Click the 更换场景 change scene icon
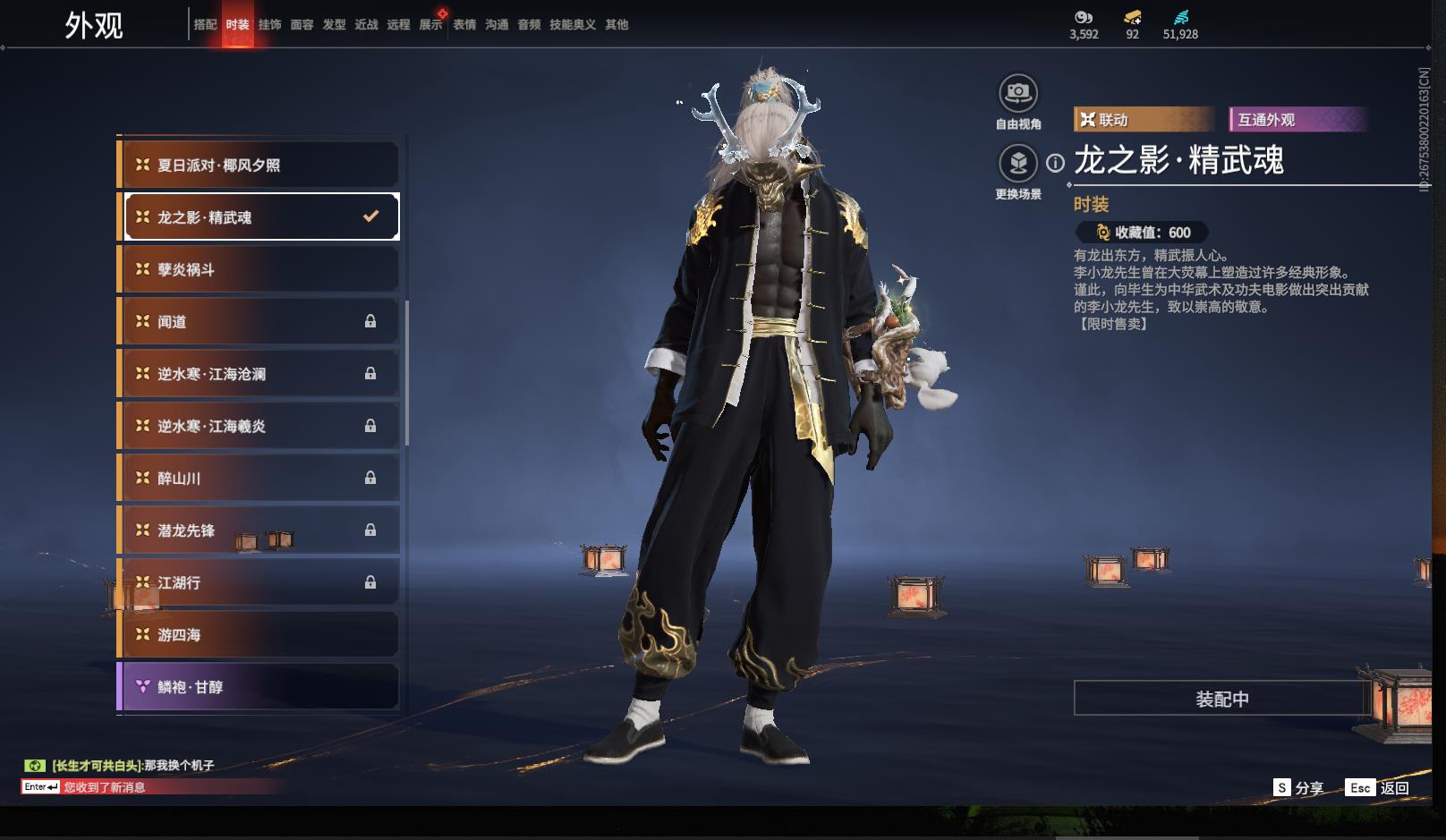The height and width of the screenshot is (840, 1446). [x=1018, y=164]
